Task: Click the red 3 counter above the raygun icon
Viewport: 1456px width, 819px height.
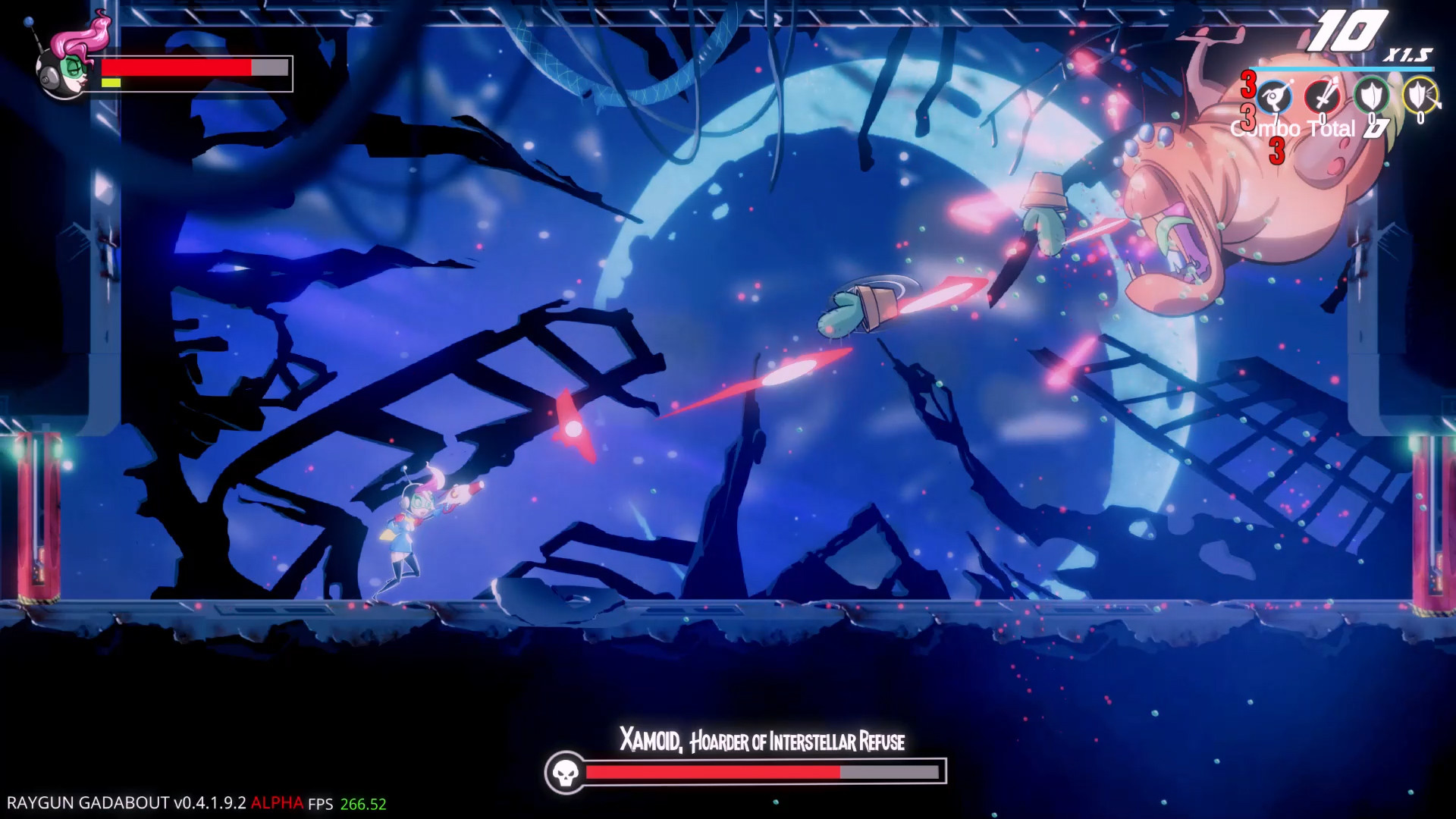Action: 1247,86
